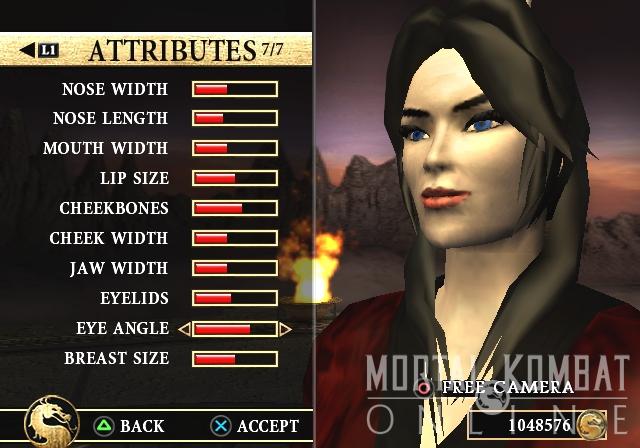
Task: Adjust the Cheek Width slider
Action: pyautogui.click(x=235, y=239)
